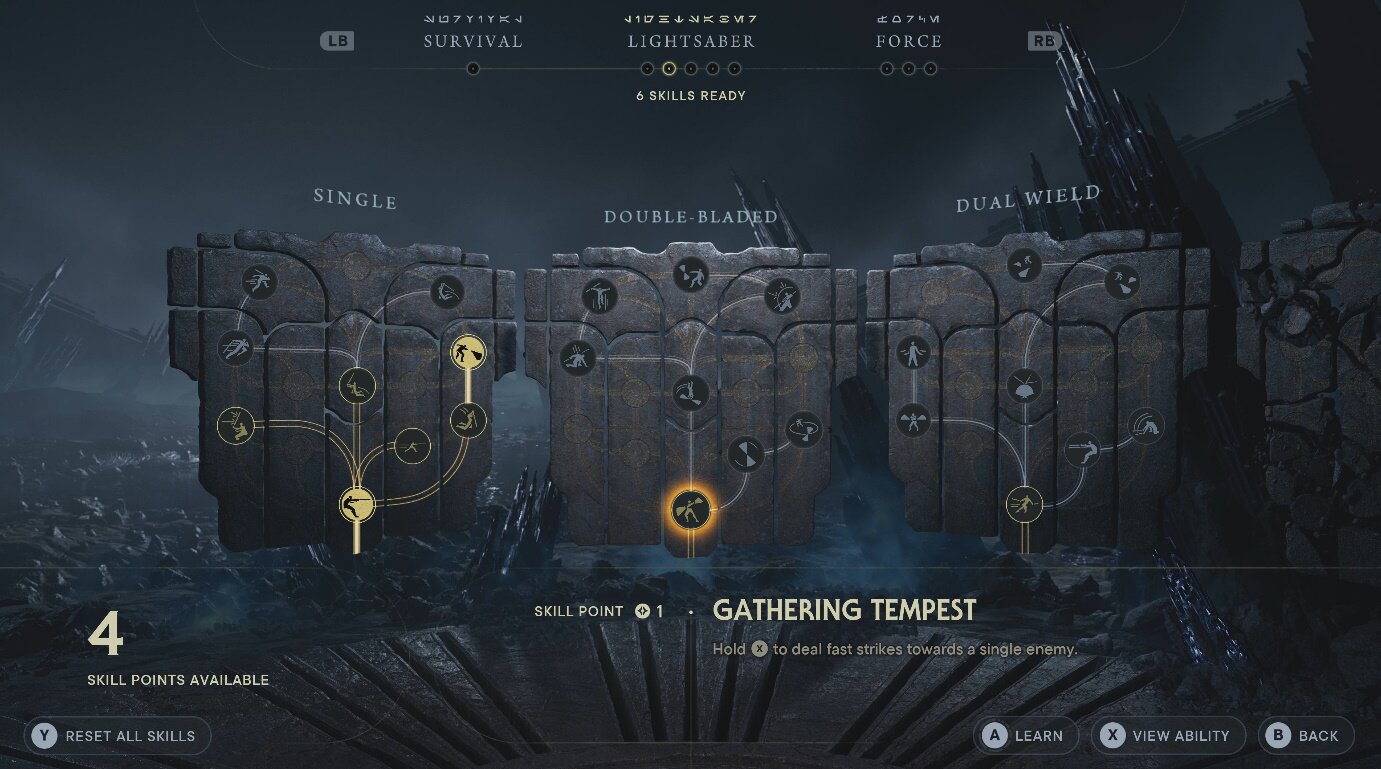Viewport: 1381px width, 769px height.
Task: Choose the Double-Bladed stance tree heading
Action: 690,216
